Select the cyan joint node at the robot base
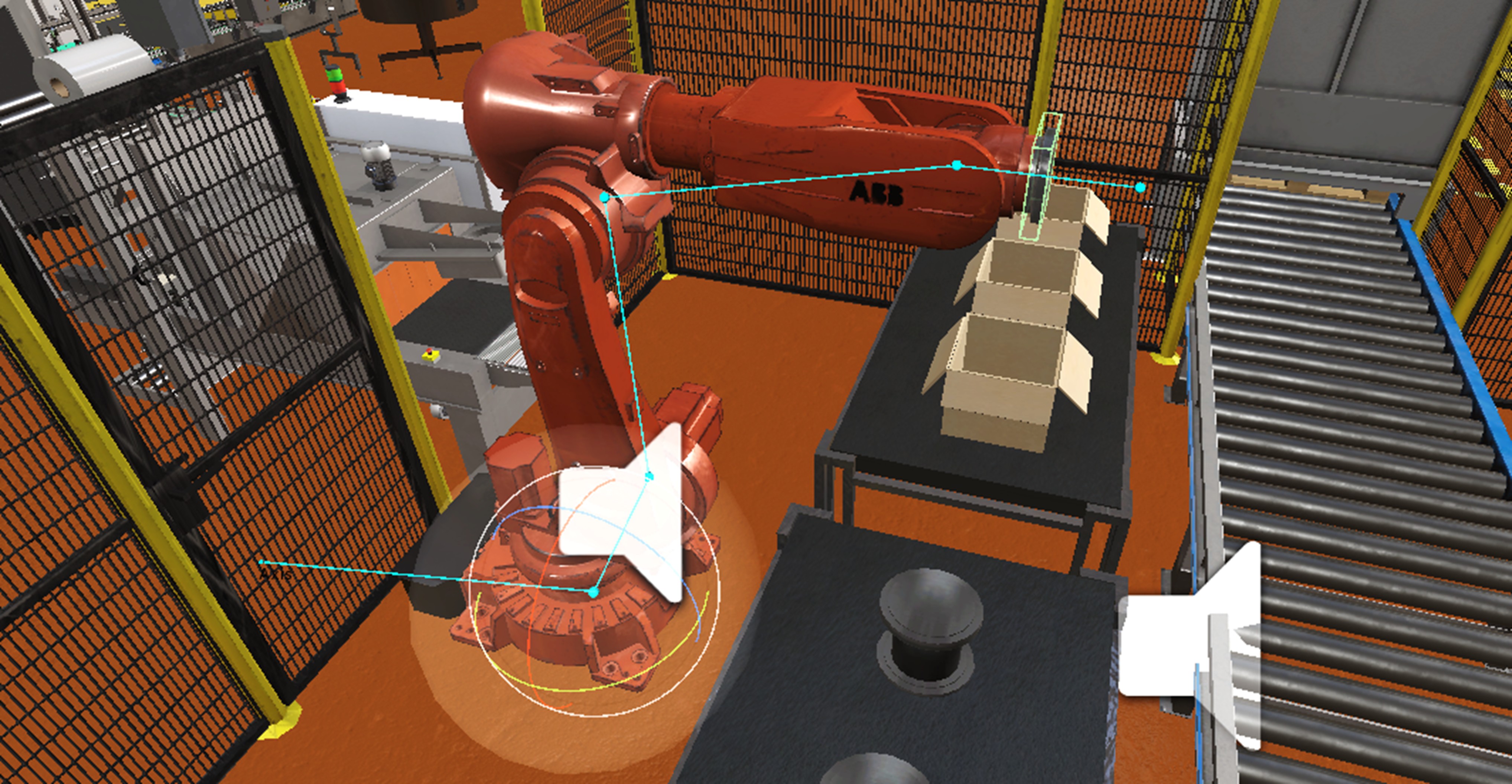The image size is (1512, 784). tap(594, 593)
